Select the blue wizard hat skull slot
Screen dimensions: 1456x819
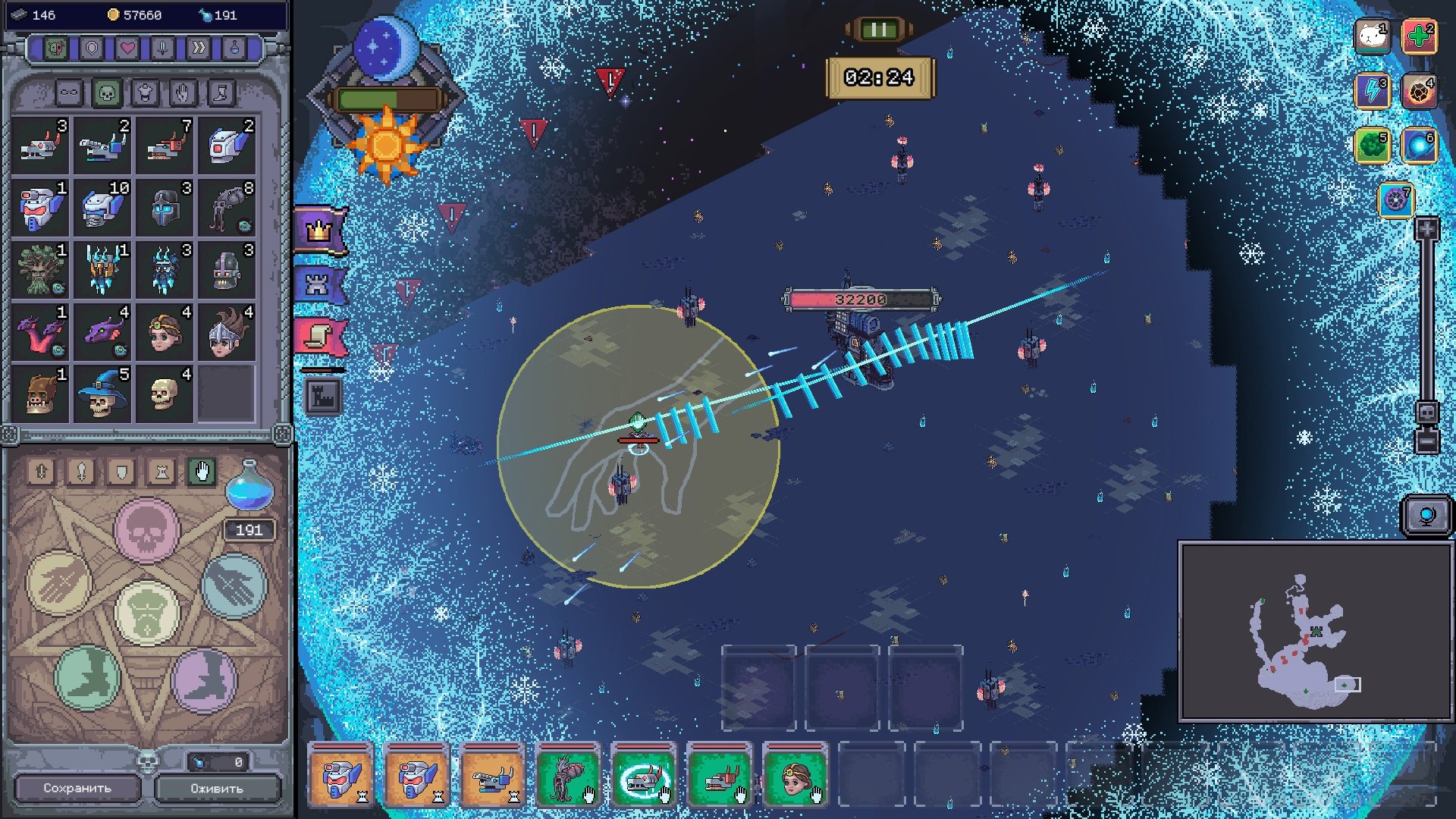102,394
